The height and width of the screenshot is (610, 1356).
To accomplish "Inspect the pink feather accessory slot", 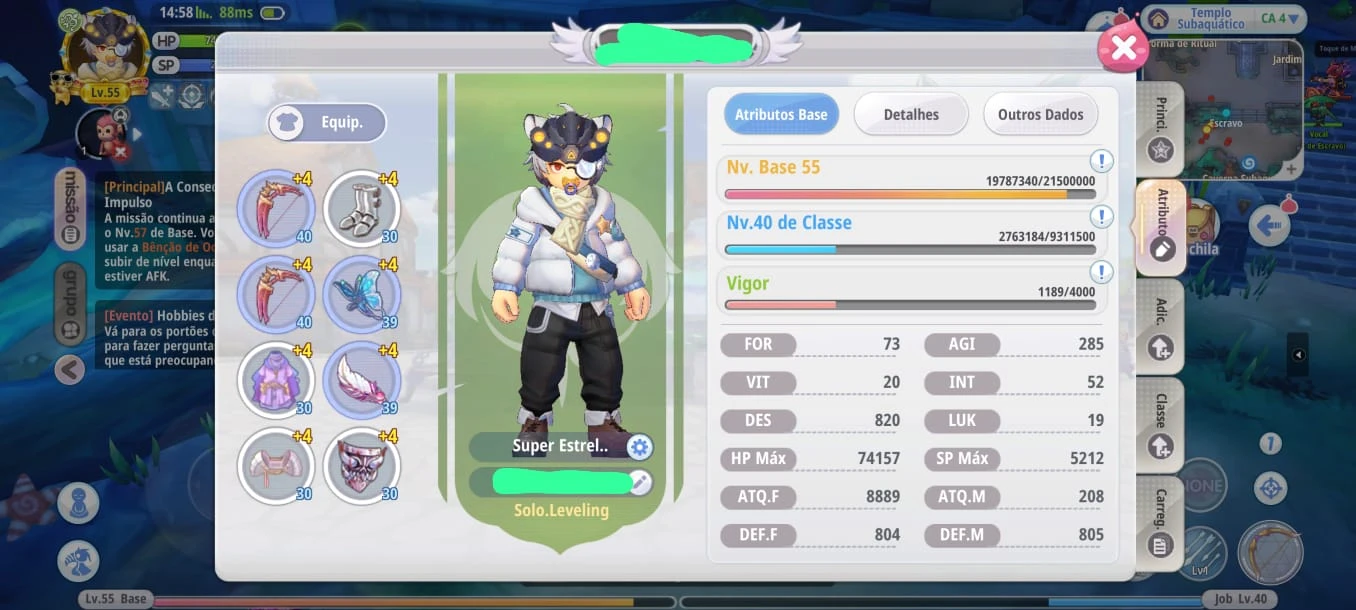I will coord(362,381).
